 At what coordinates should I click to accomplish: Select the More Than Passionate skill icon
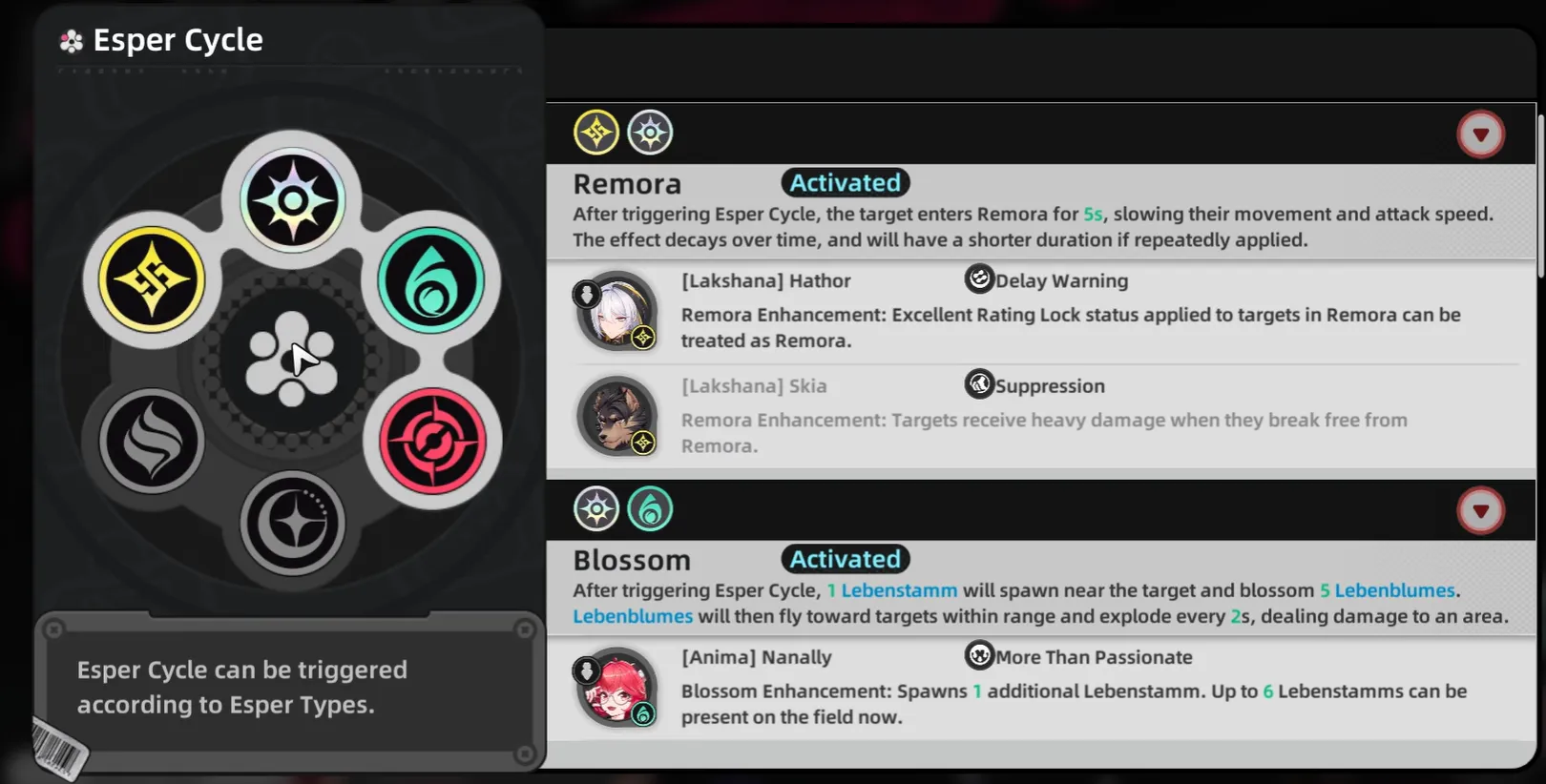tap(979, 656)
